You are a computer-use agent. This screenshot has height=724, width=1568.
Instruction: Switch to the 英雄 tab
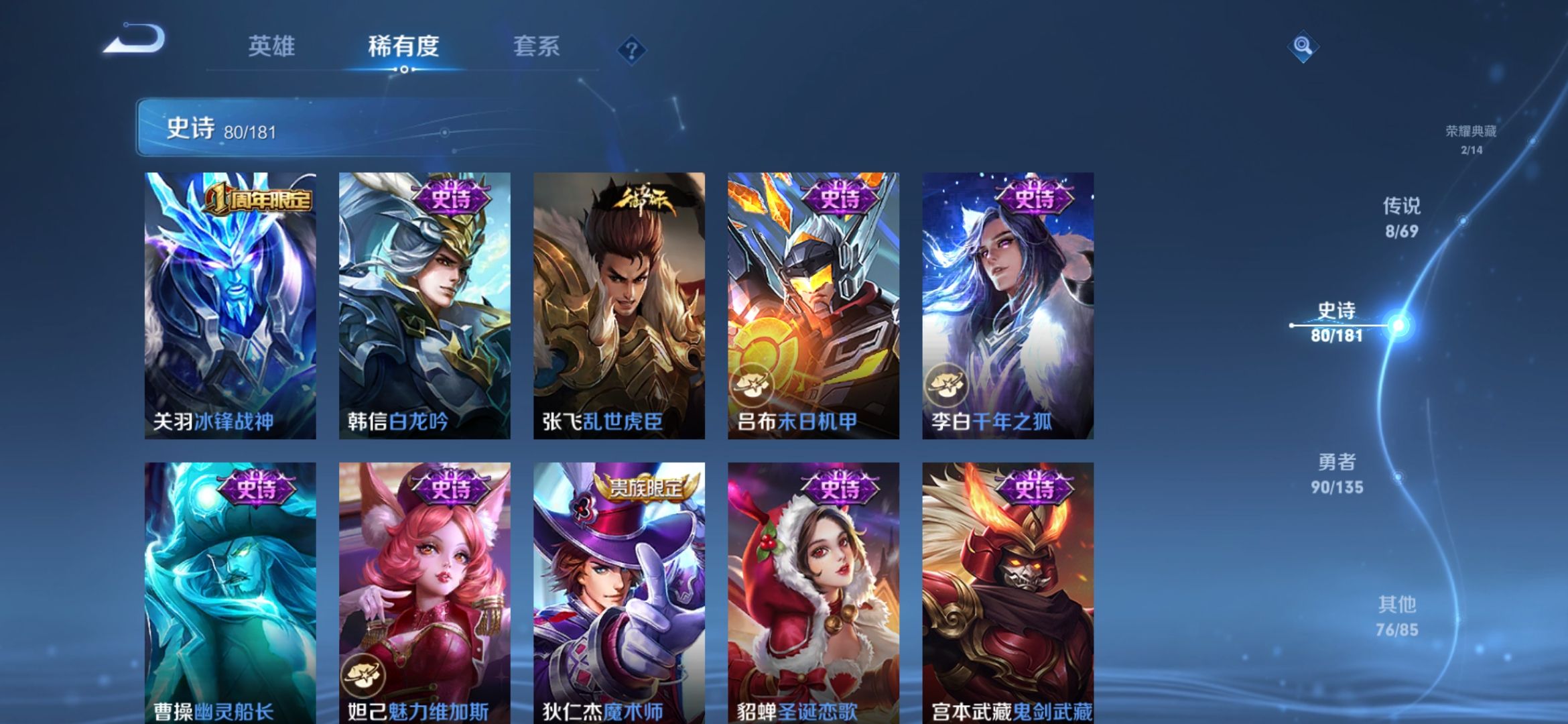pyautogui.click(x=271, y=46)
